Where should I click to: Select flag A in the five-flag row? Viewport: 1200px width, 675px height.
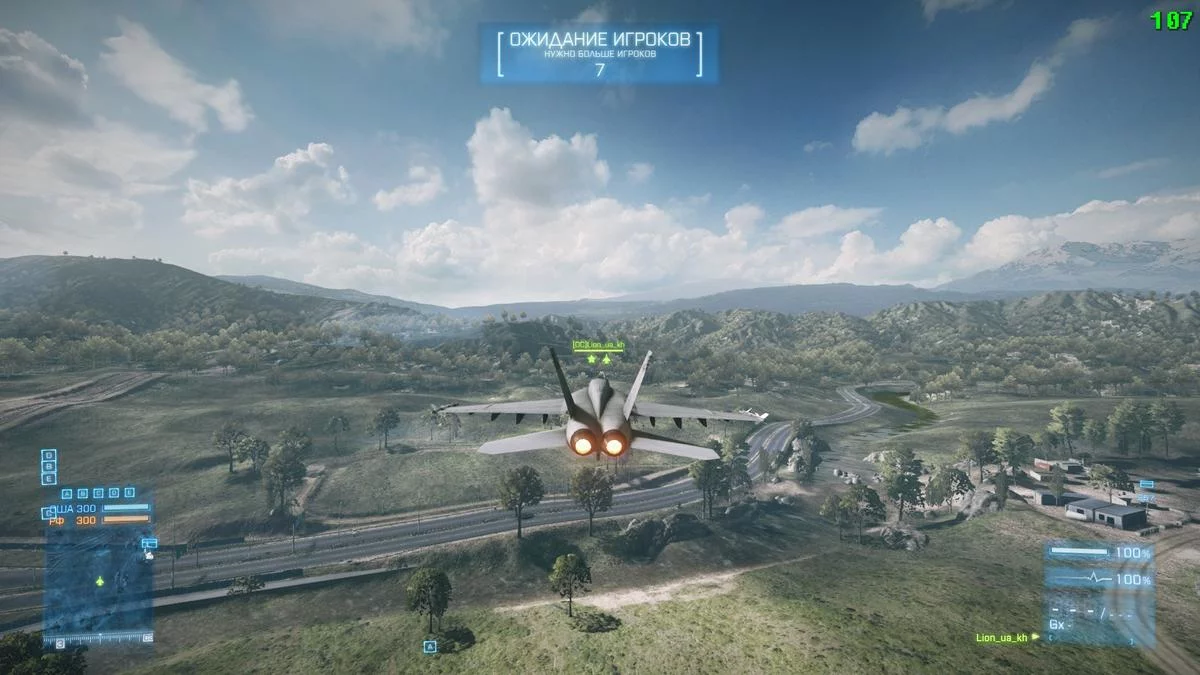pyautogui.click(x=67, y=493)
